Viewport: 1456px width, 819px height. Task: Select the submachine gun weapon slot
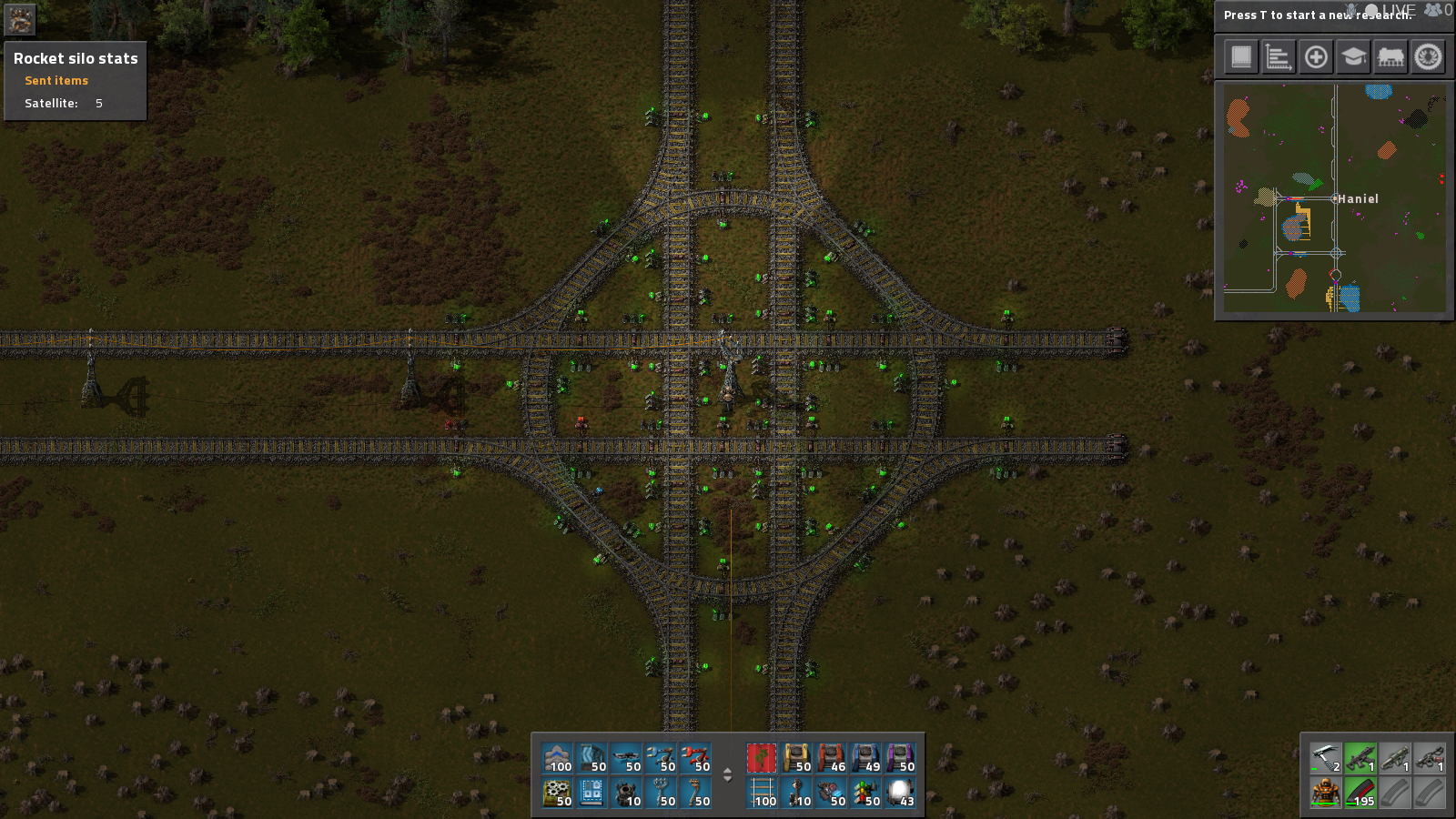[1360, 758]
